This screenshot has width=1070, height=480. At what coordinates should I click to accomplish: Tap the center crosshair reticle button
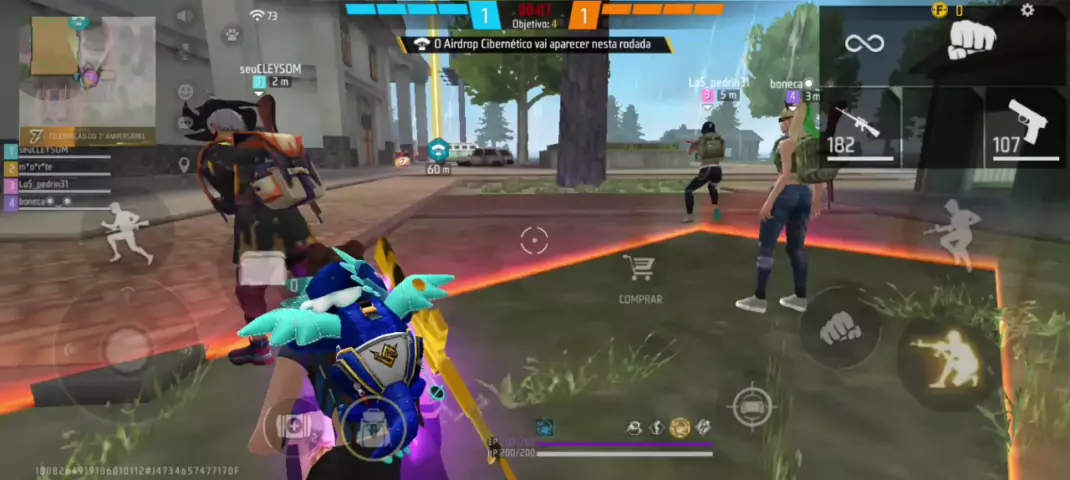pos(534,241)
